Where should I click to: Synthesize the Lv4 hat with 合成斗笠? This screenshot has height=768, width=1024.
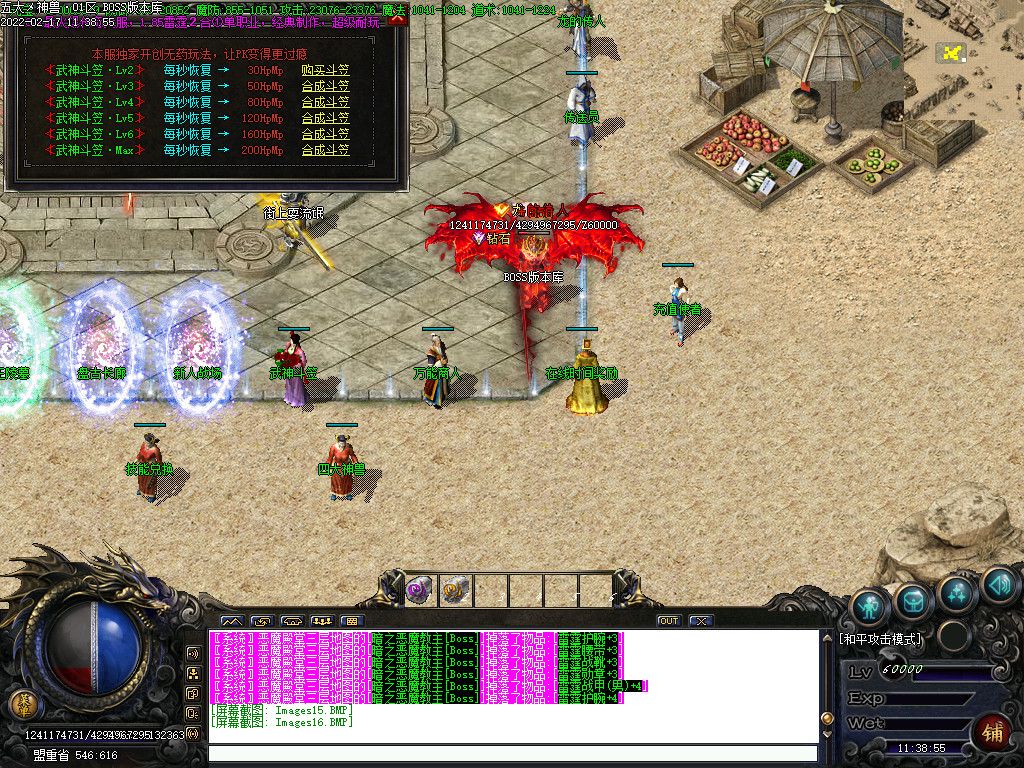(325, 102)
